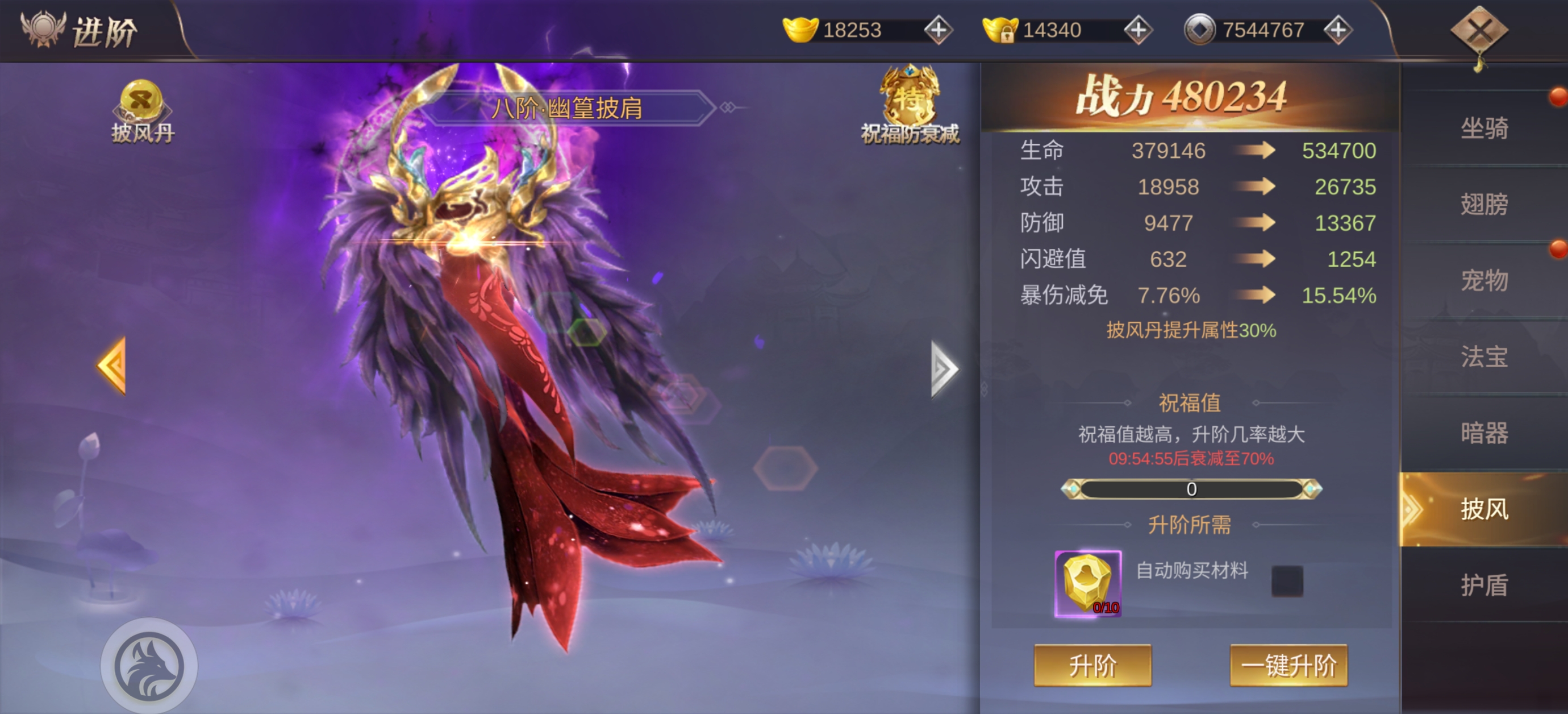Add silver coins via plus button
Screen dimensions: 1568x714
[x=1337, y=30]
